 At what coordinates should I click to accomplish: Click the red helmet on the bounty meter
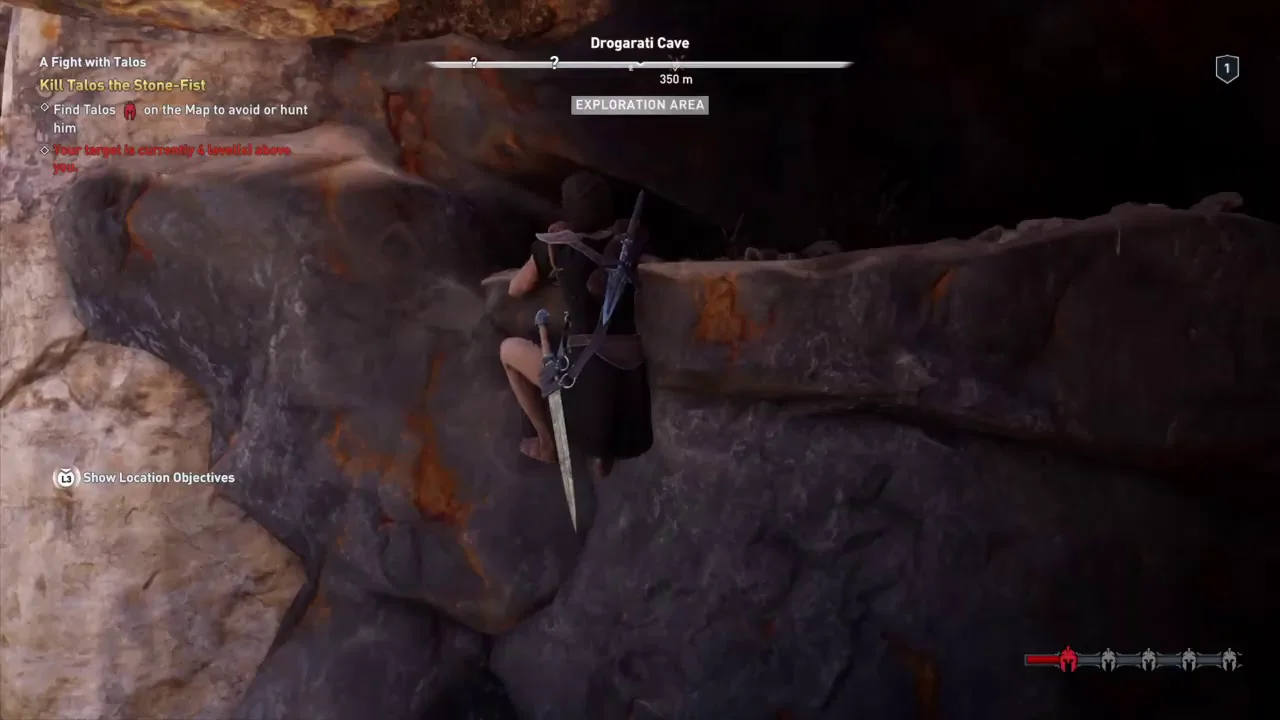click(x=1068, y=659)
